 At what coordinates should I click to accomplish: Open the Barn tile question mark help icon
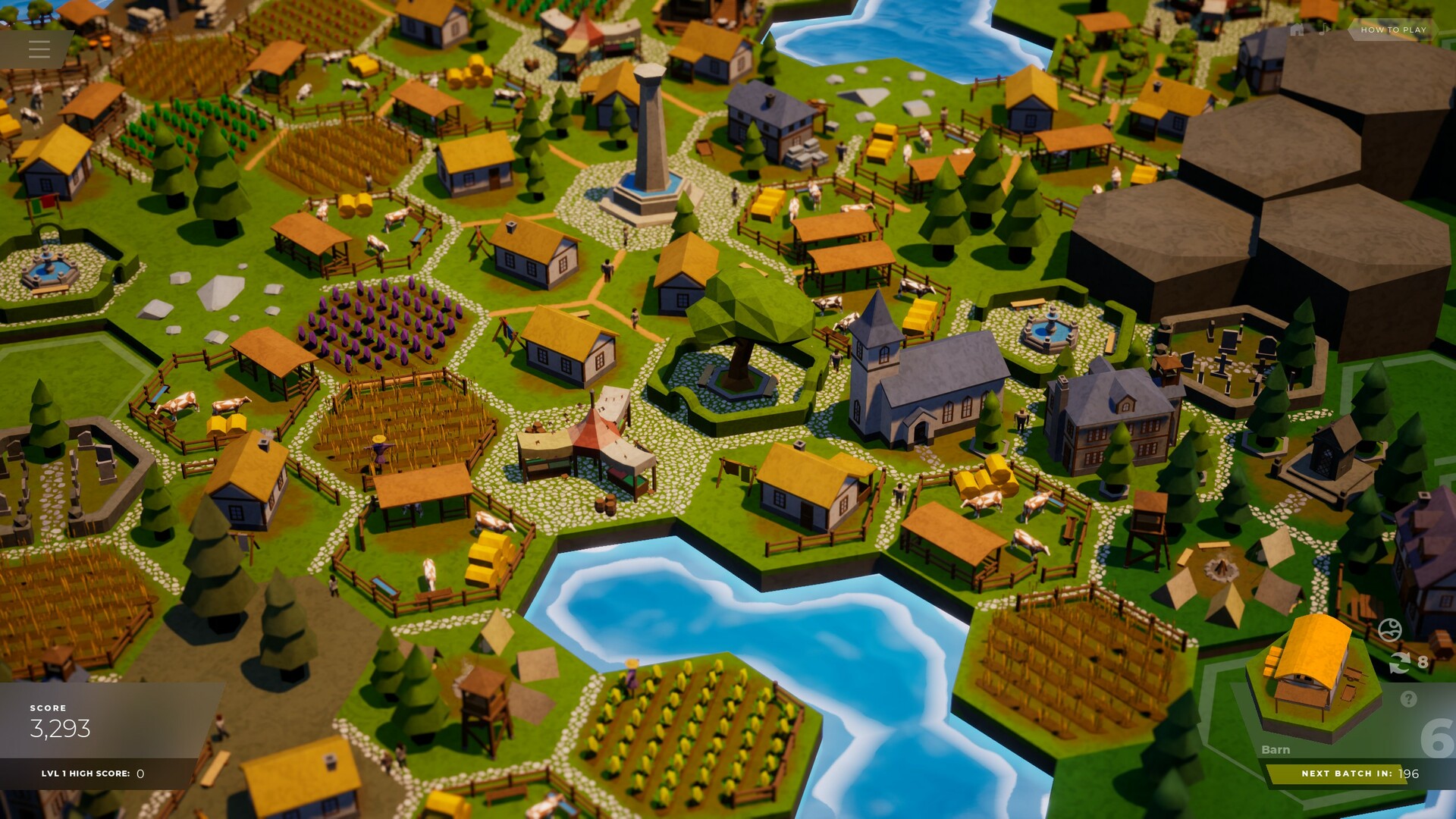click(1408, 698)
